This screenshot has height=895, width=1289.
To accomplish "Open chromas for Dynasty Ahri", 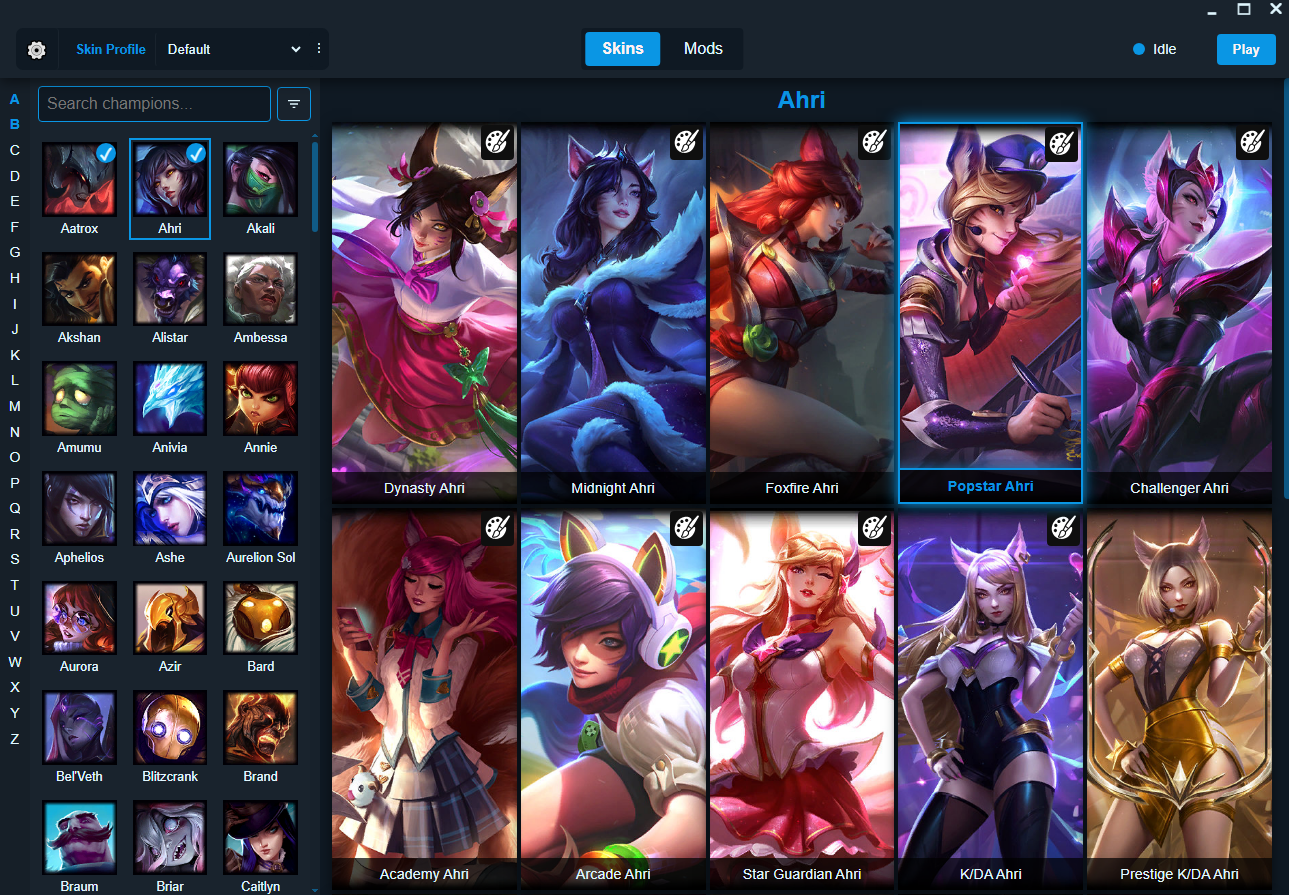I will [x=497, y=143].
